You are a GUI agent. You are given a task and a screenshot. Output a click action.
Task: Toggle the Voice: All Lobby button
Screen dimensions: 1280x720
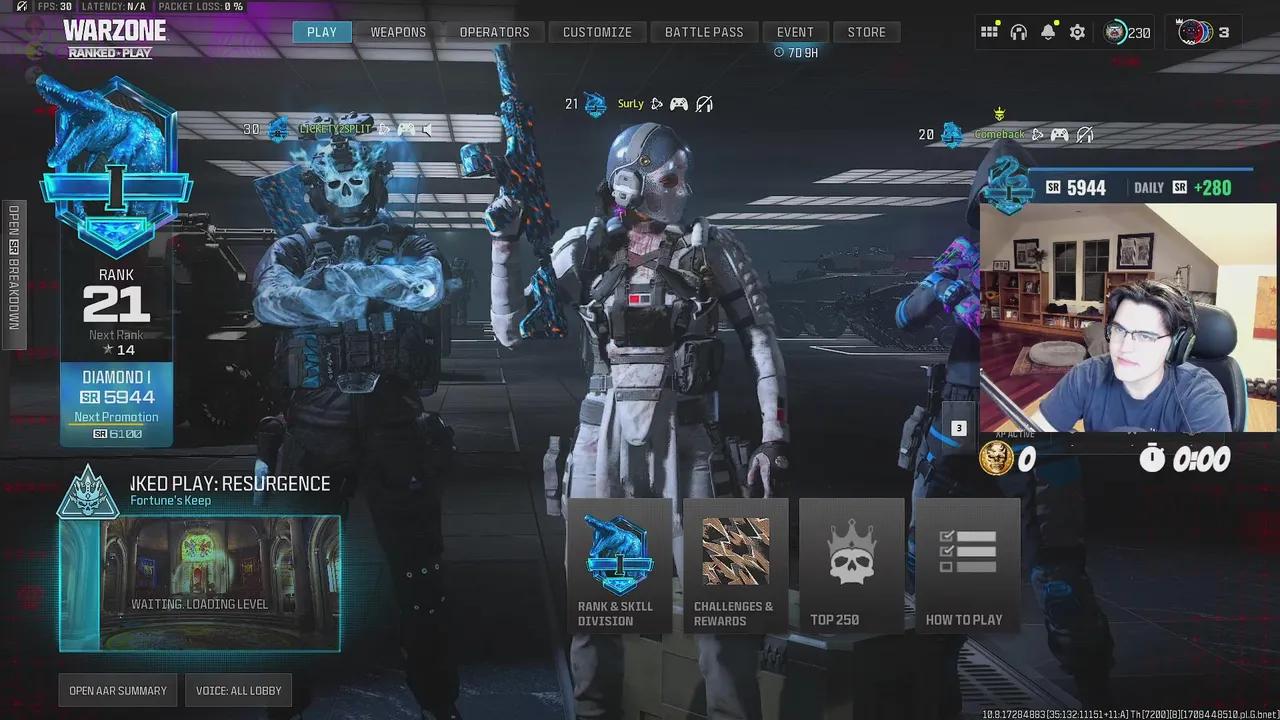tap(238, 690)
